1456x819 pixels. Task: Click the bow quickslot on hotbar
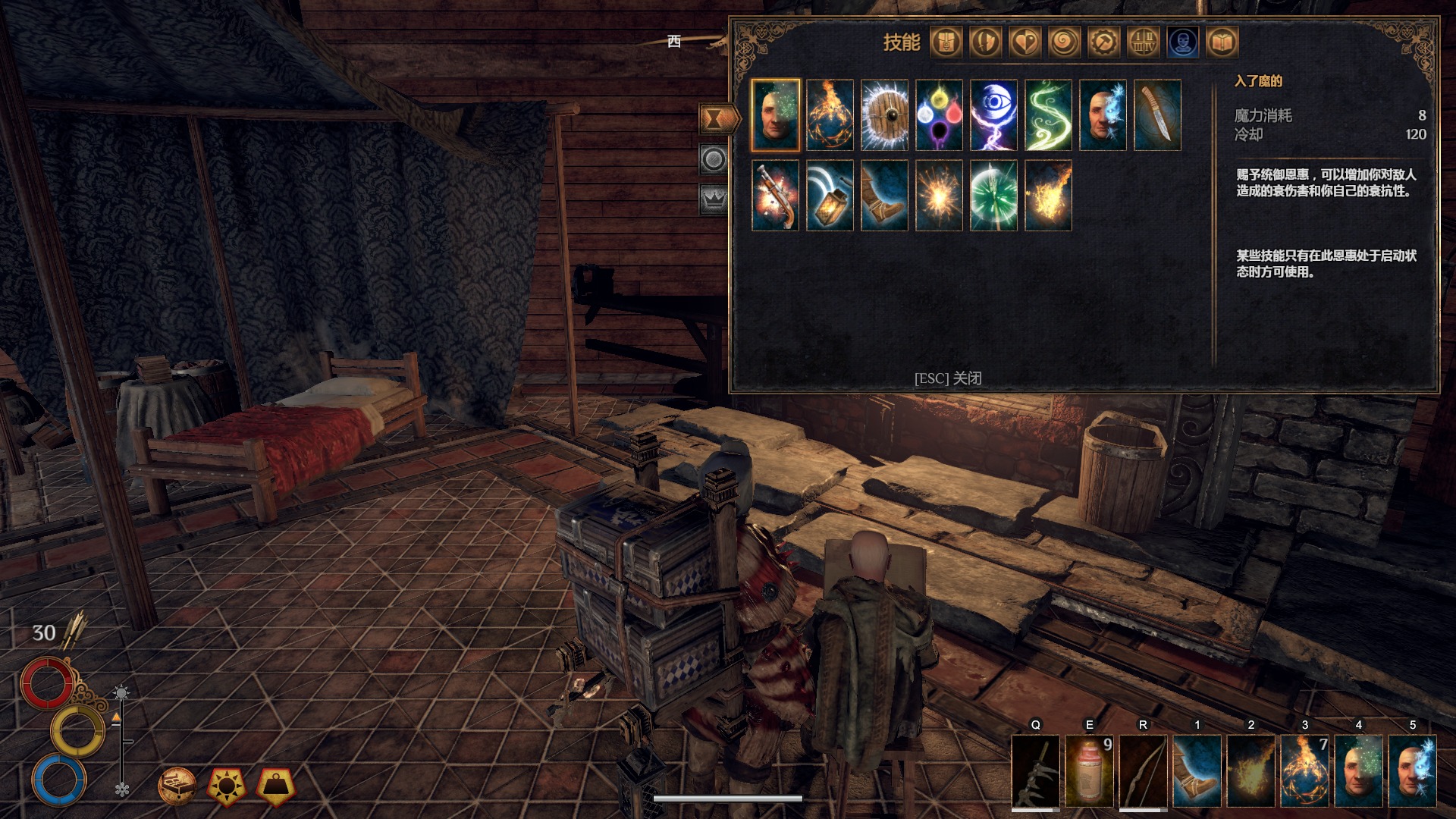1143,770
